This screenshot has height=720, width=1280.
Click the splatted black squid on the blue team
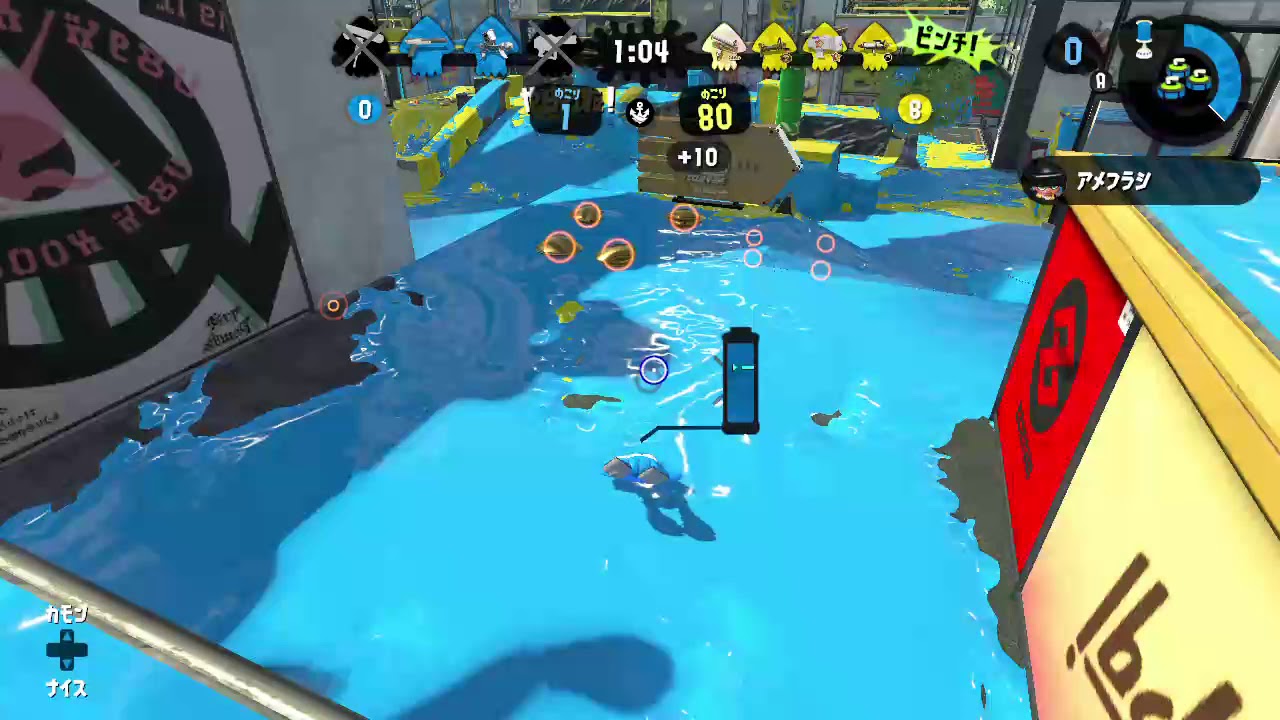coord(363,45)
